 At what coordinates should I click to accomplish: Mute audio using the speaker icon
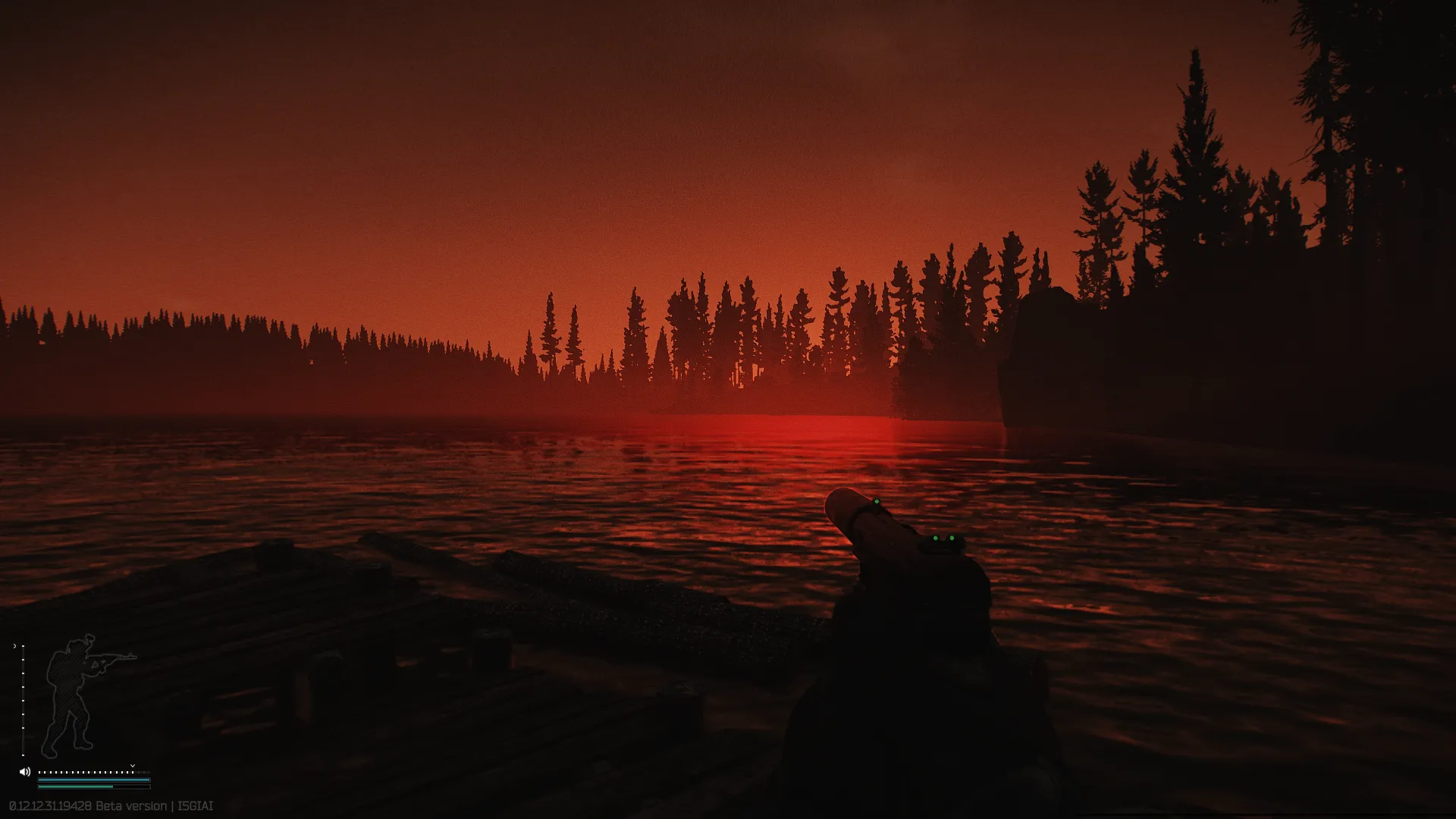pyautogui.click(x=24, y=771)
